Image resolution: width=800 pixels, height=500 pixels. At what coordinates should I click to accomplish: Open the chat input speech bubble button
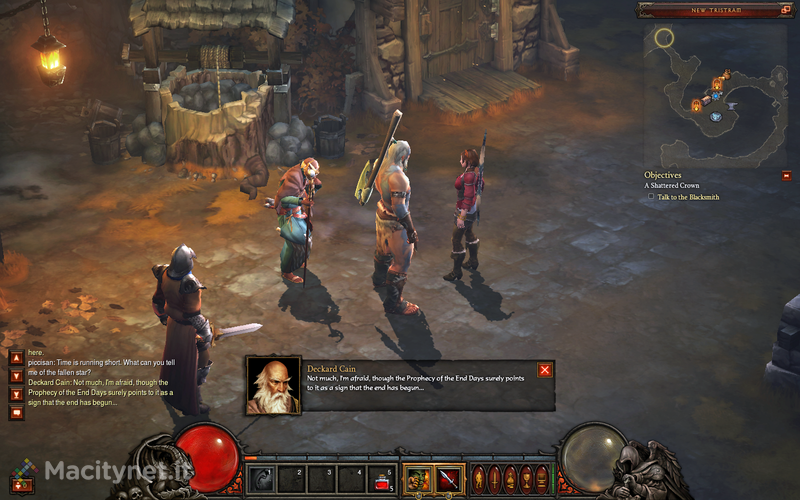pos(16,412)
